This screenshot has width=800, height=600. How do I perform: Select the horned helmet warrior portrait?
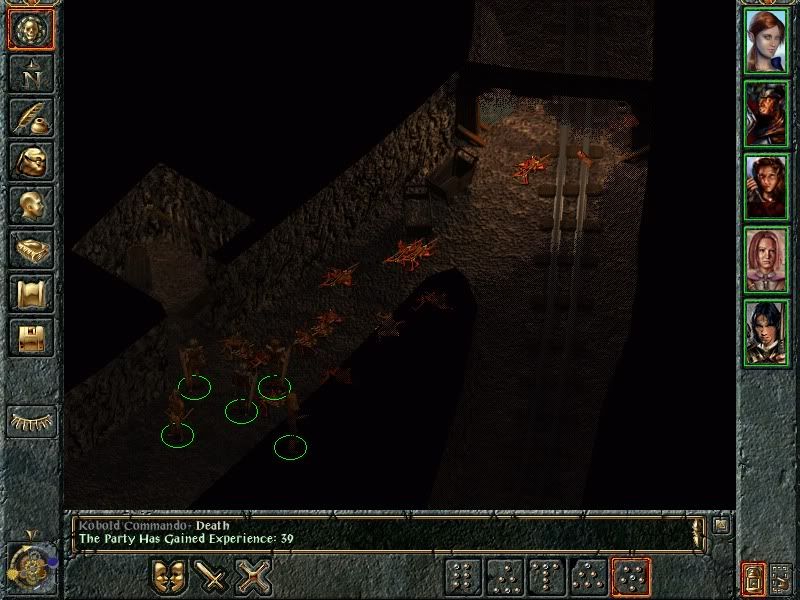point(766,114)
